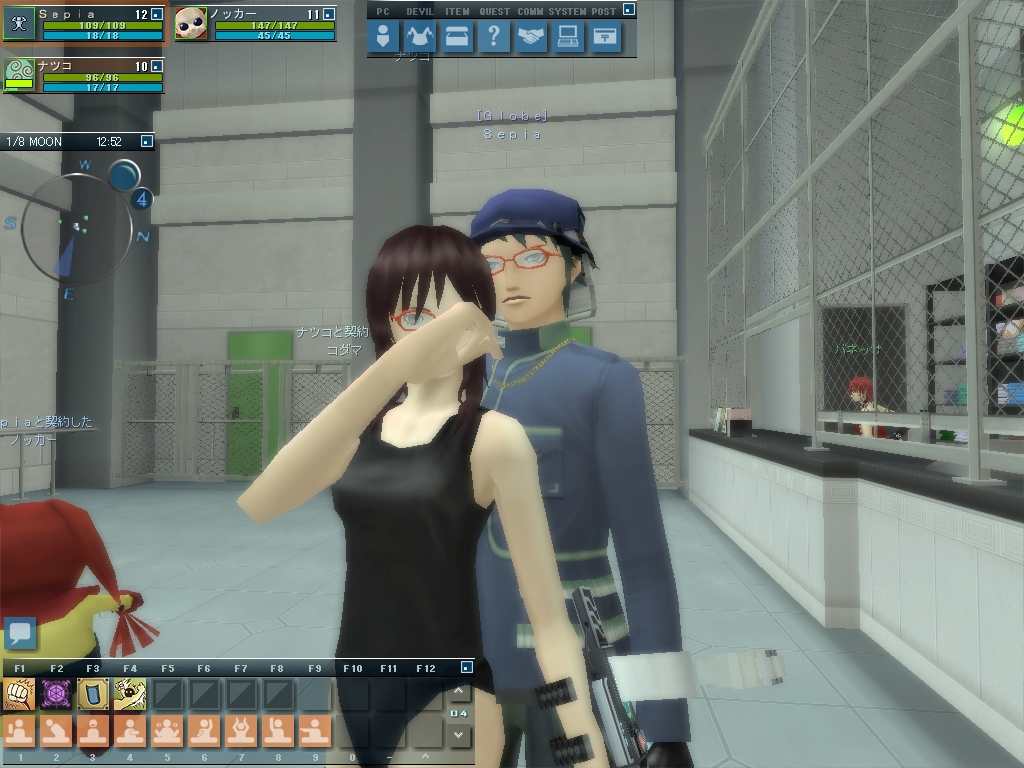Open the PC character menu
The height and width of the screenshot is (768, 1024).
click(x=383, y=38)
